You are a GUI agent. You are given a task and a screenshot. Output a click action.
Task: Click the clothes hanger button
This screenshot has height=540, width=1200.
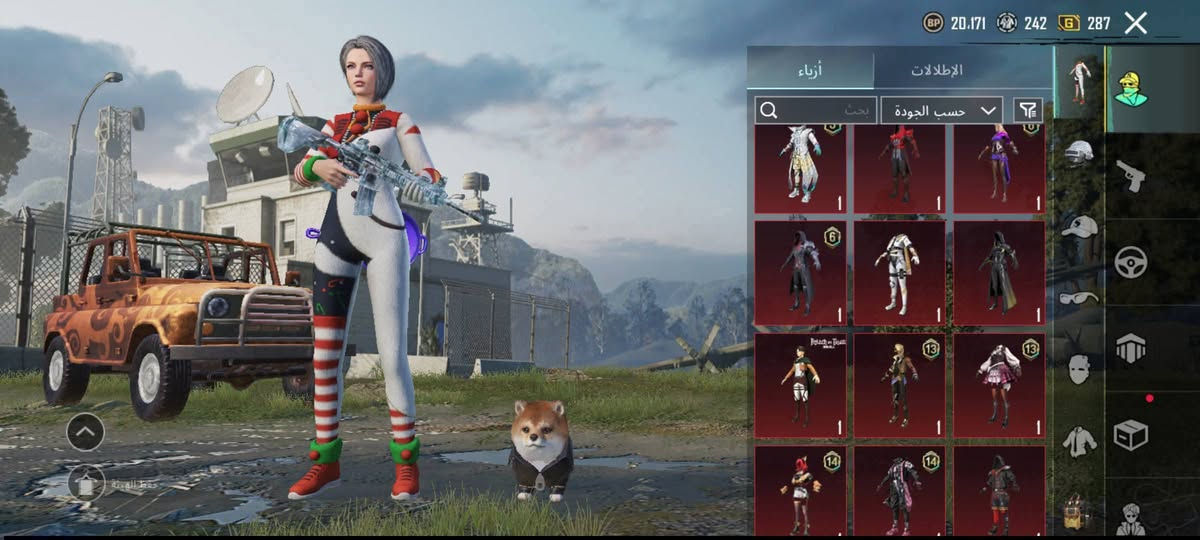point(86,484)
